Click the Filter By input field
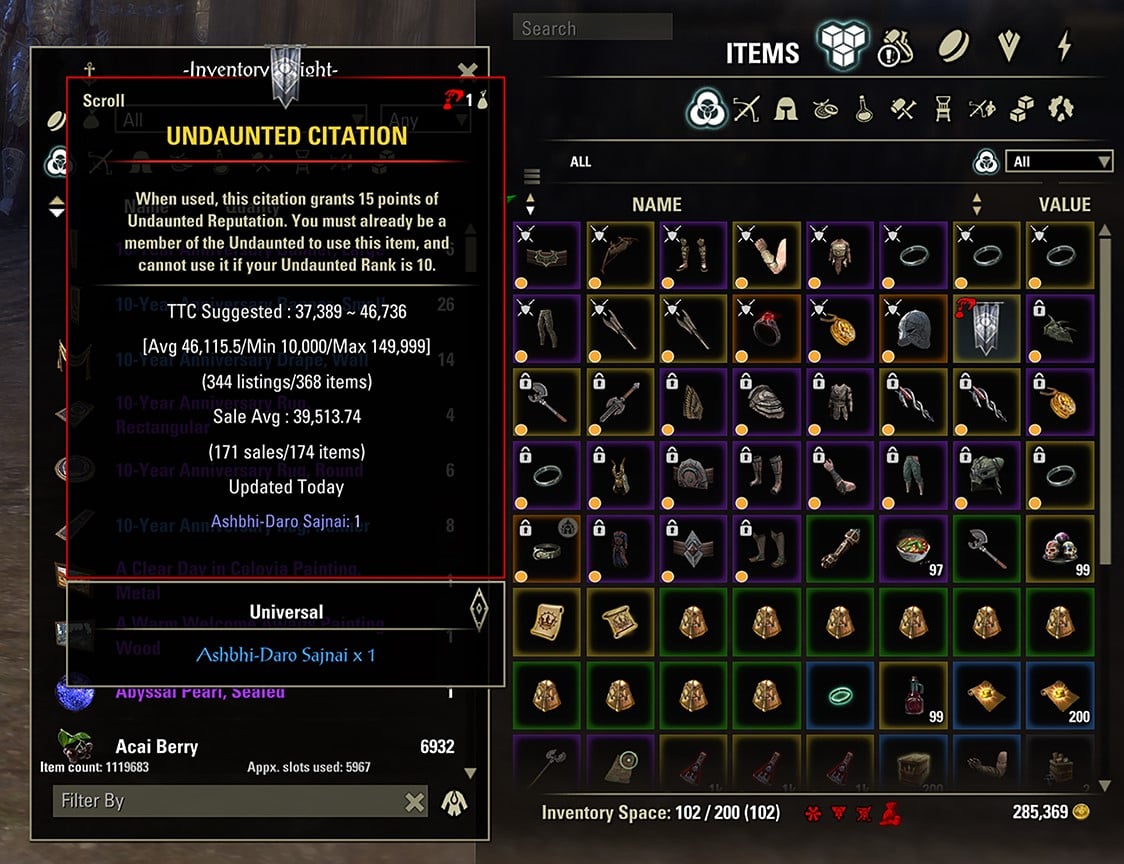1124x864 pixels. tap(230, 801)
